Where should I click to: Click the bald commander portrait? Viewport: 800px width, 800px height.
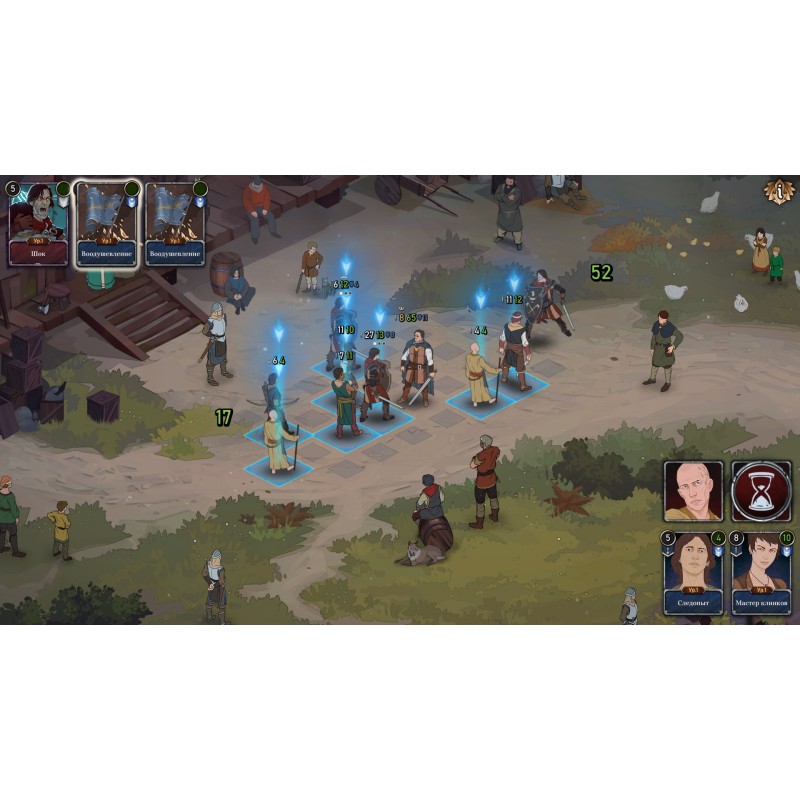693,492
